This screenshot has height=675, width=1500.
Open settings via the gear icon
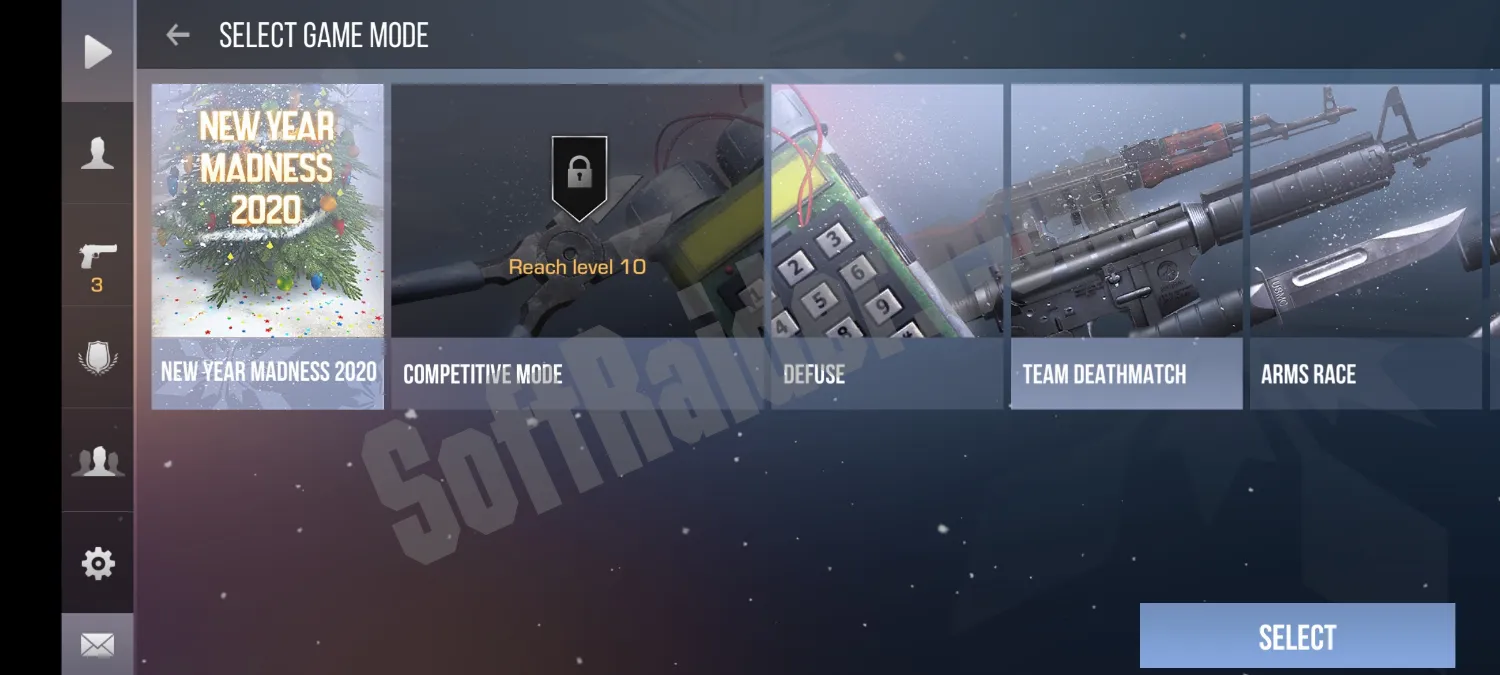[97, 564]
